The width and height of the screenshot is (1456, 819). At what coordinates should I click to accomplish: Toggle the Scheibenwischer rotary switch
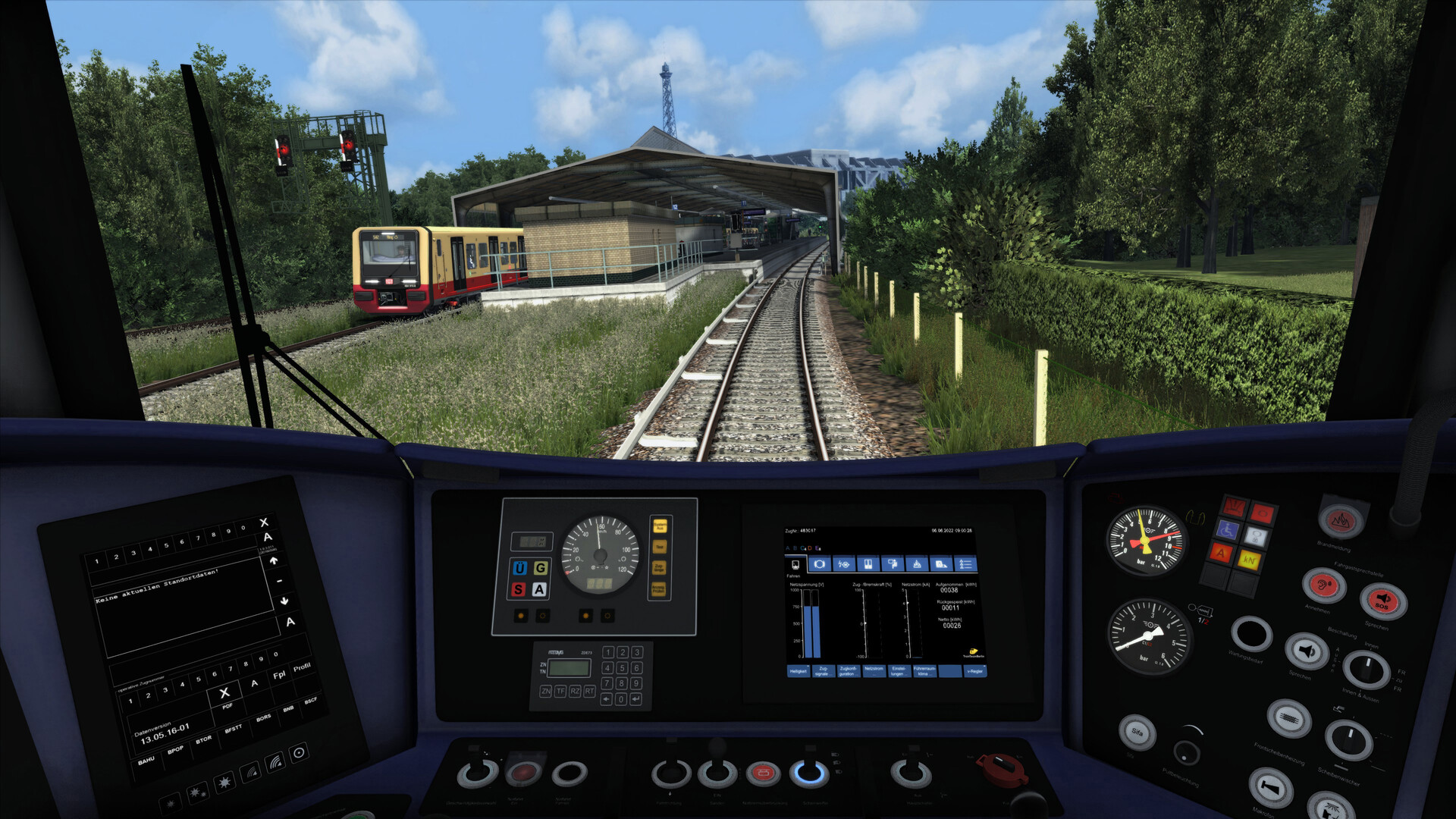(1350, 740)
